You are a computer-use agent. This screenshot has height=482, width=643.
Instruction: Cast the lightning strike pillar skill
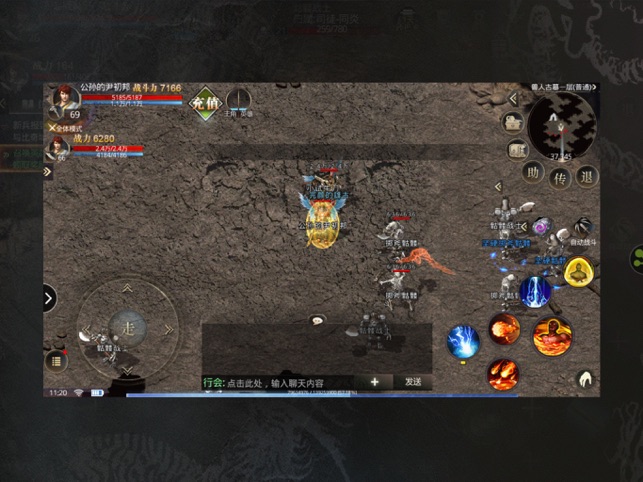[535, 292]
